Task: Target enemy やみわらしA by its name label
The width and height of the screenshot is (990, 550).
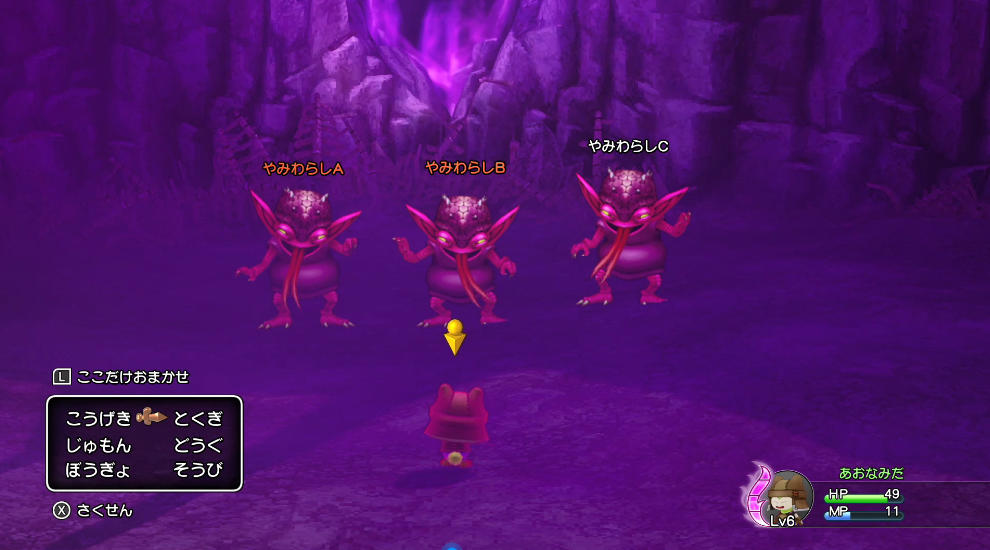Action: (303, 169)
